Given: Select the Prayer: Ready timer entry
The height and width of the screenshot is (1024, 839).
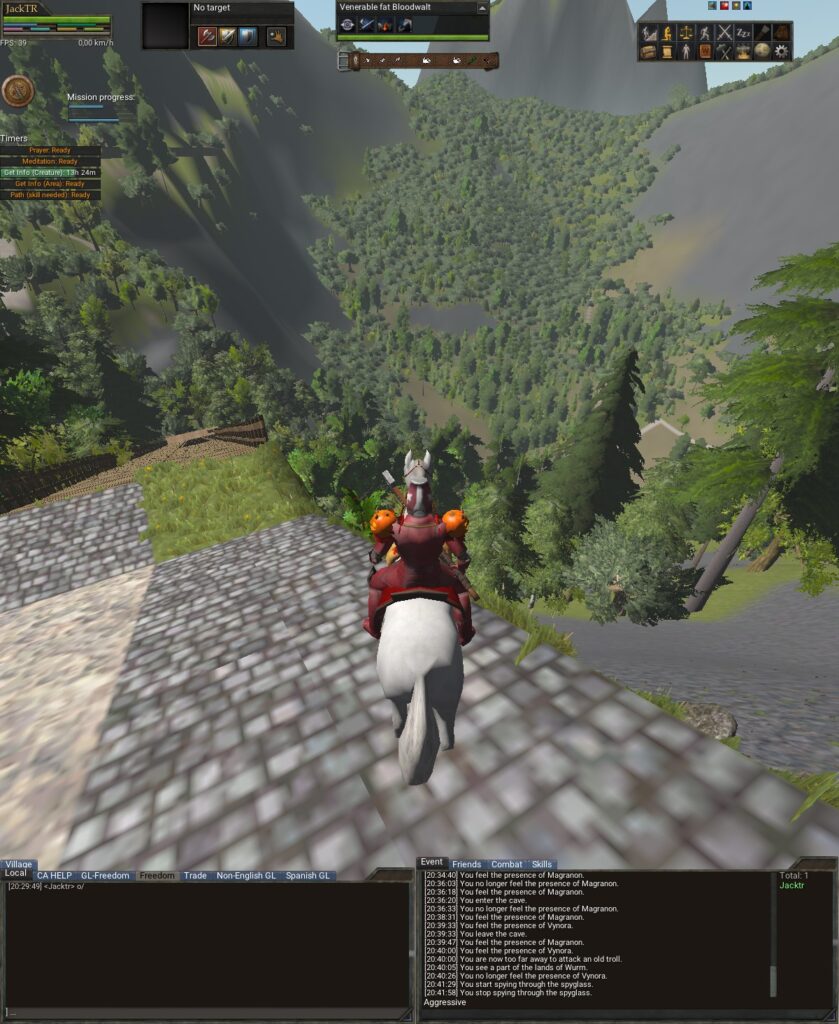Looking at the screenshot, I should pos(52,150).
